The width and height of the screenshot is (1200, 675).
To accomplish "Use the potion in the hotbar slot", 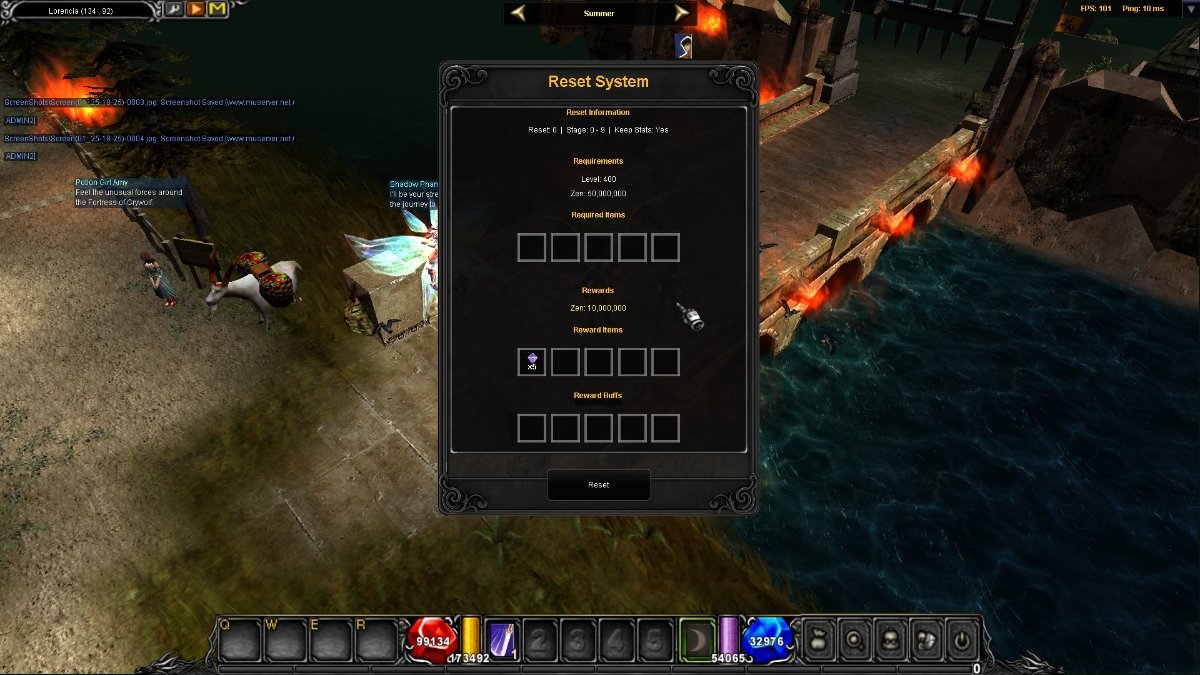I will tap(501, 640).
